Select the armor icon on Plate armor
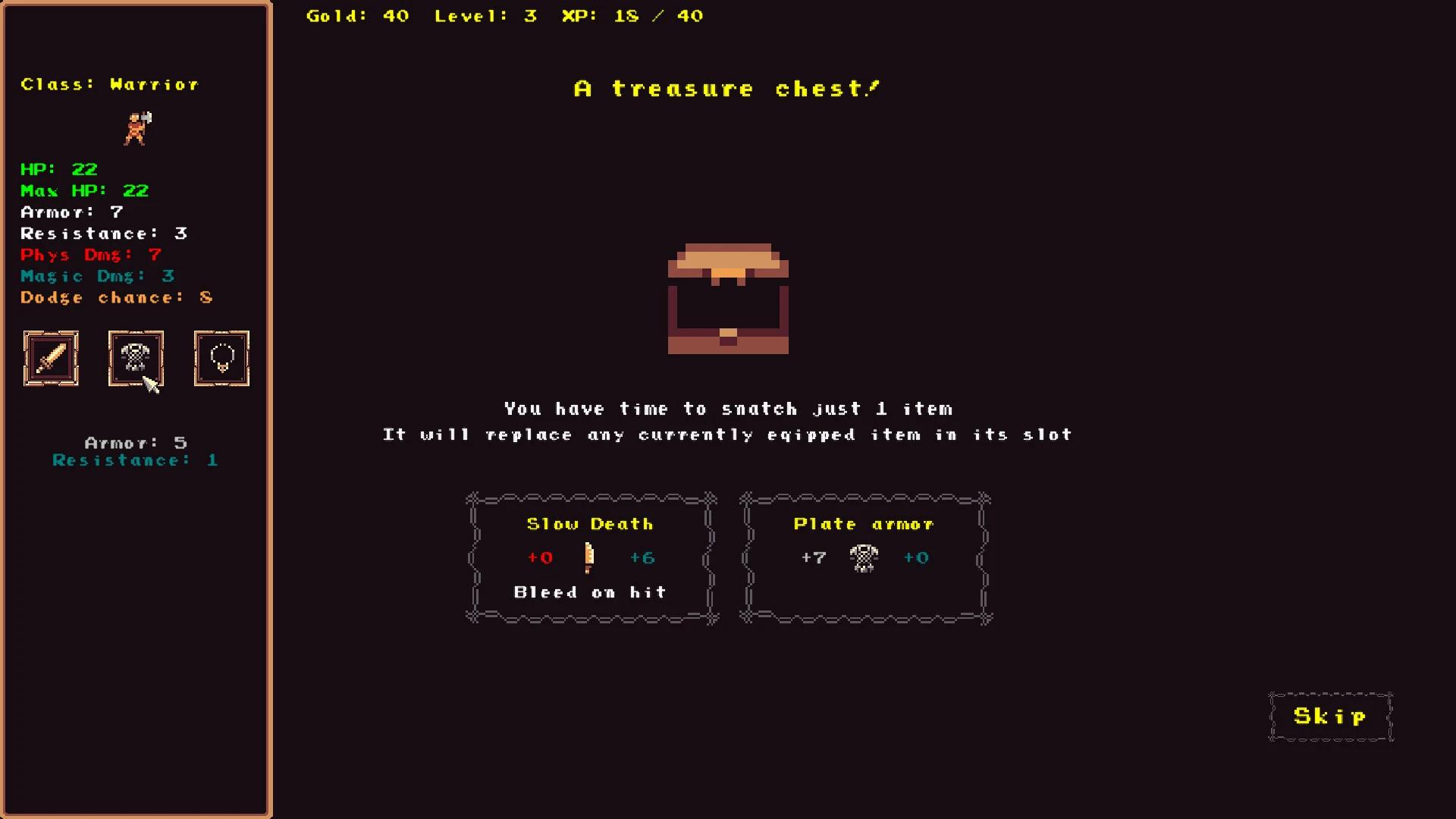Viewport: 1456px width, 819px height. [x=864, y=557]
